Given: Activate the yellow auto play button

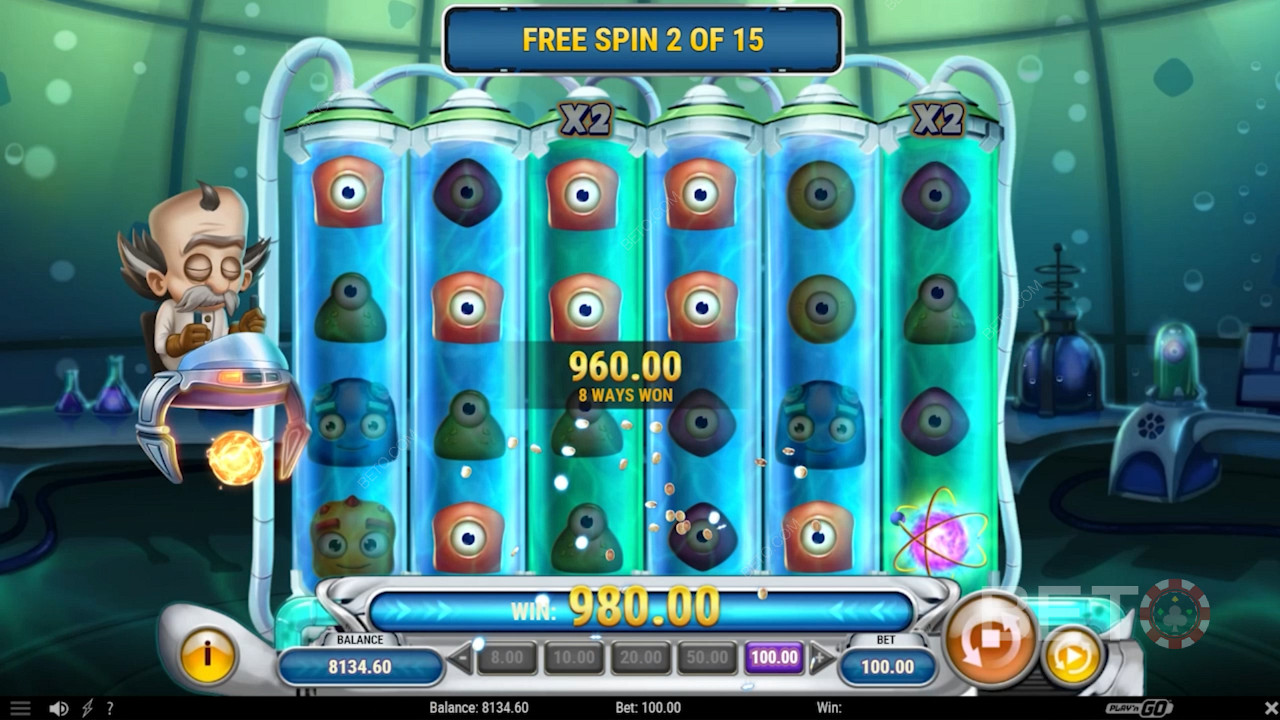Looking at the screenshot, I should (1071, 657).
